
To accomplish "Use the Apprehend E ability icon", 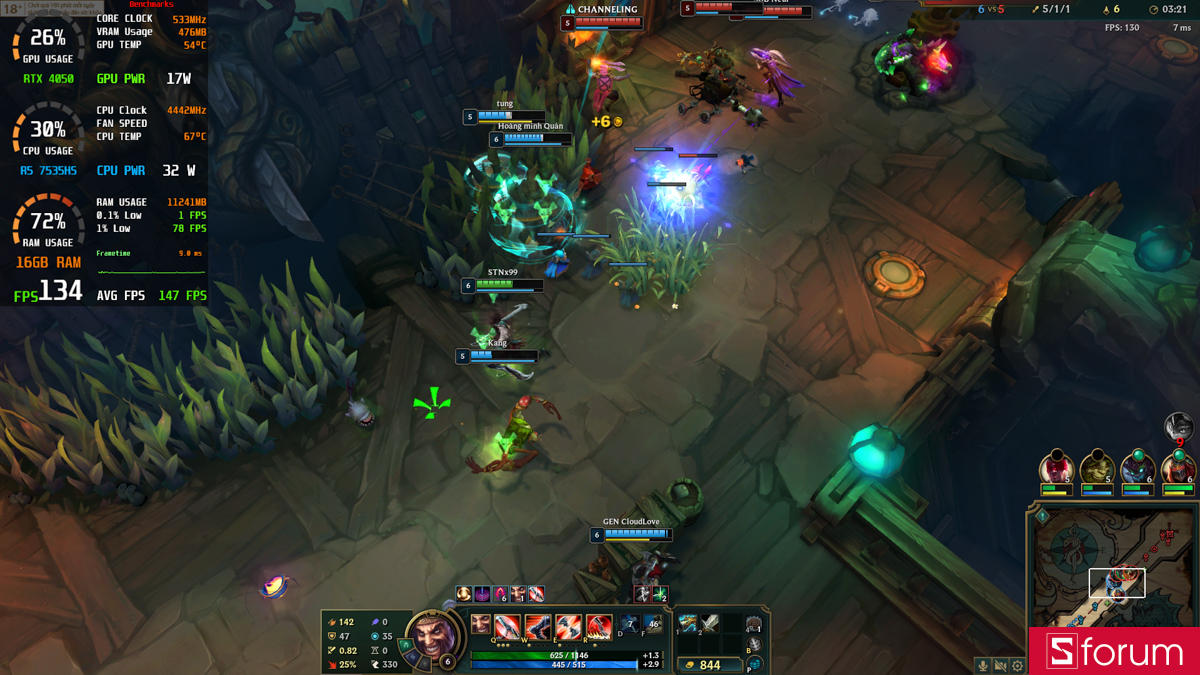I will [x=568, y=627].
